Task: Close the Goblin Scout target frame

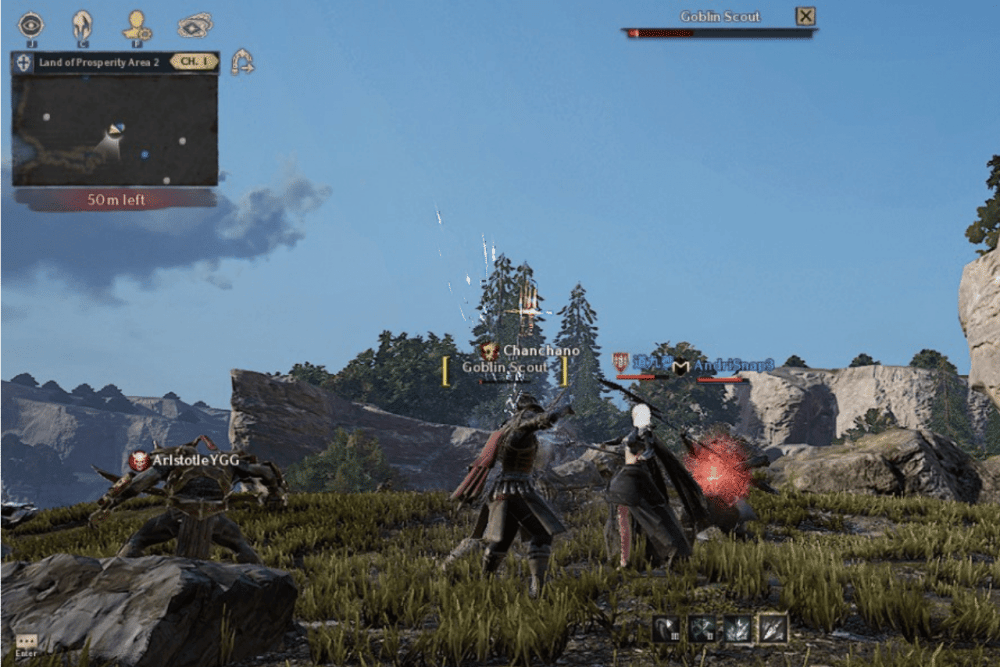Action: (805, 16)
